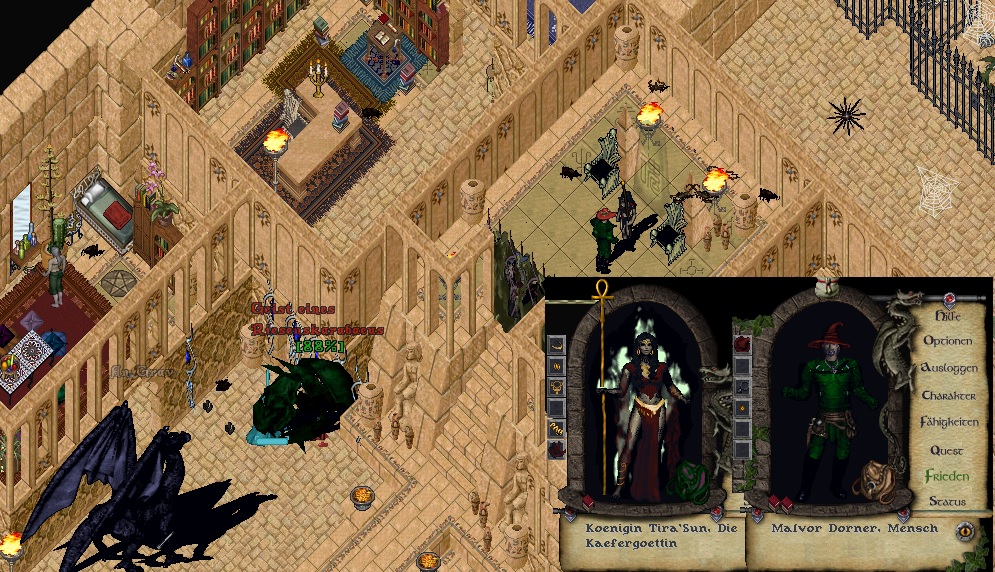This screenshot has width=995, height=572.
Task: Open the Optionen settings
Action: (946, 341)
